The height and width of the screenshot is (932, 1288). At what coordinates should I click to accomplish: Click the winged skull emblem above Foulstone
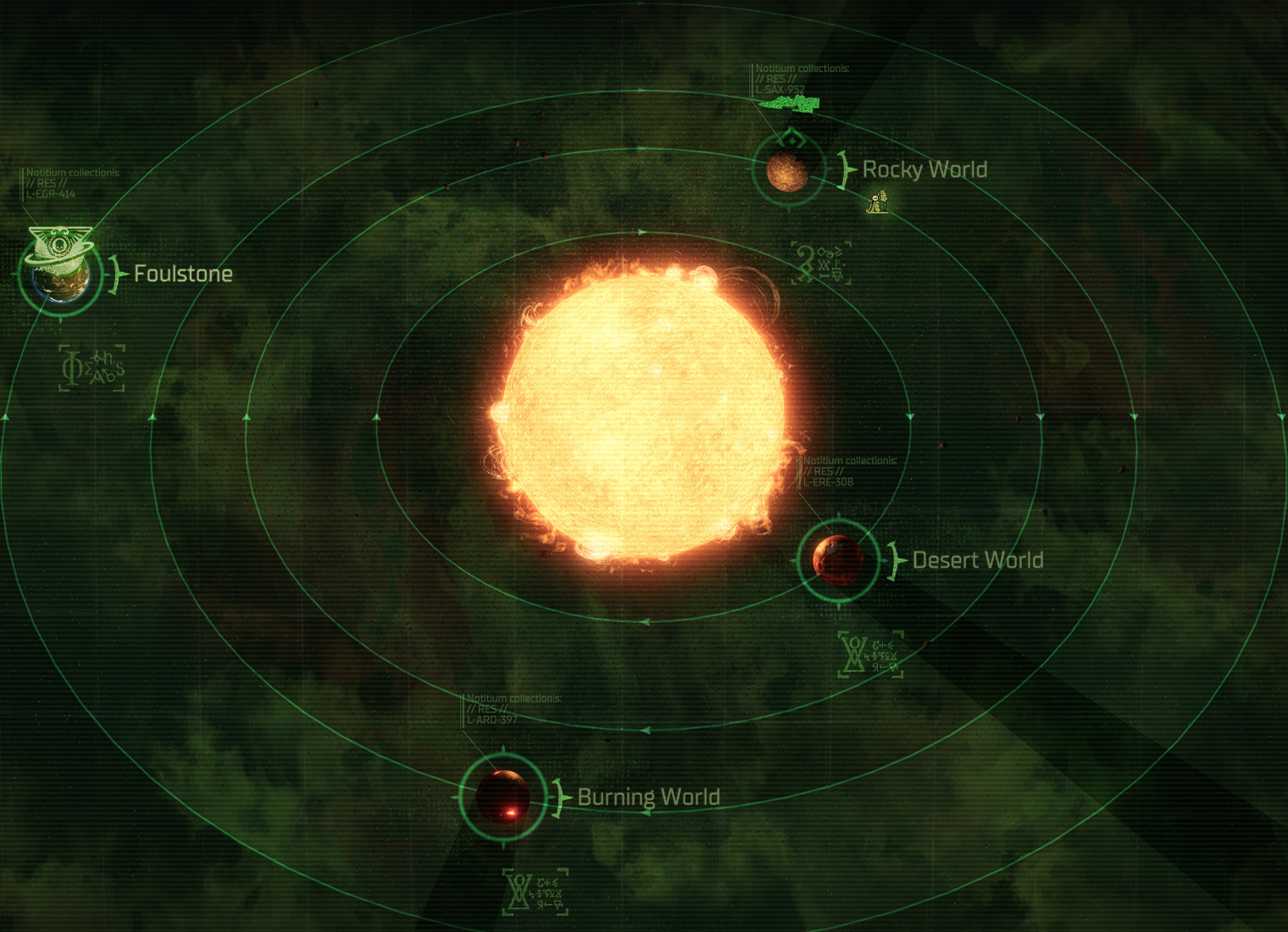(60, 241)
